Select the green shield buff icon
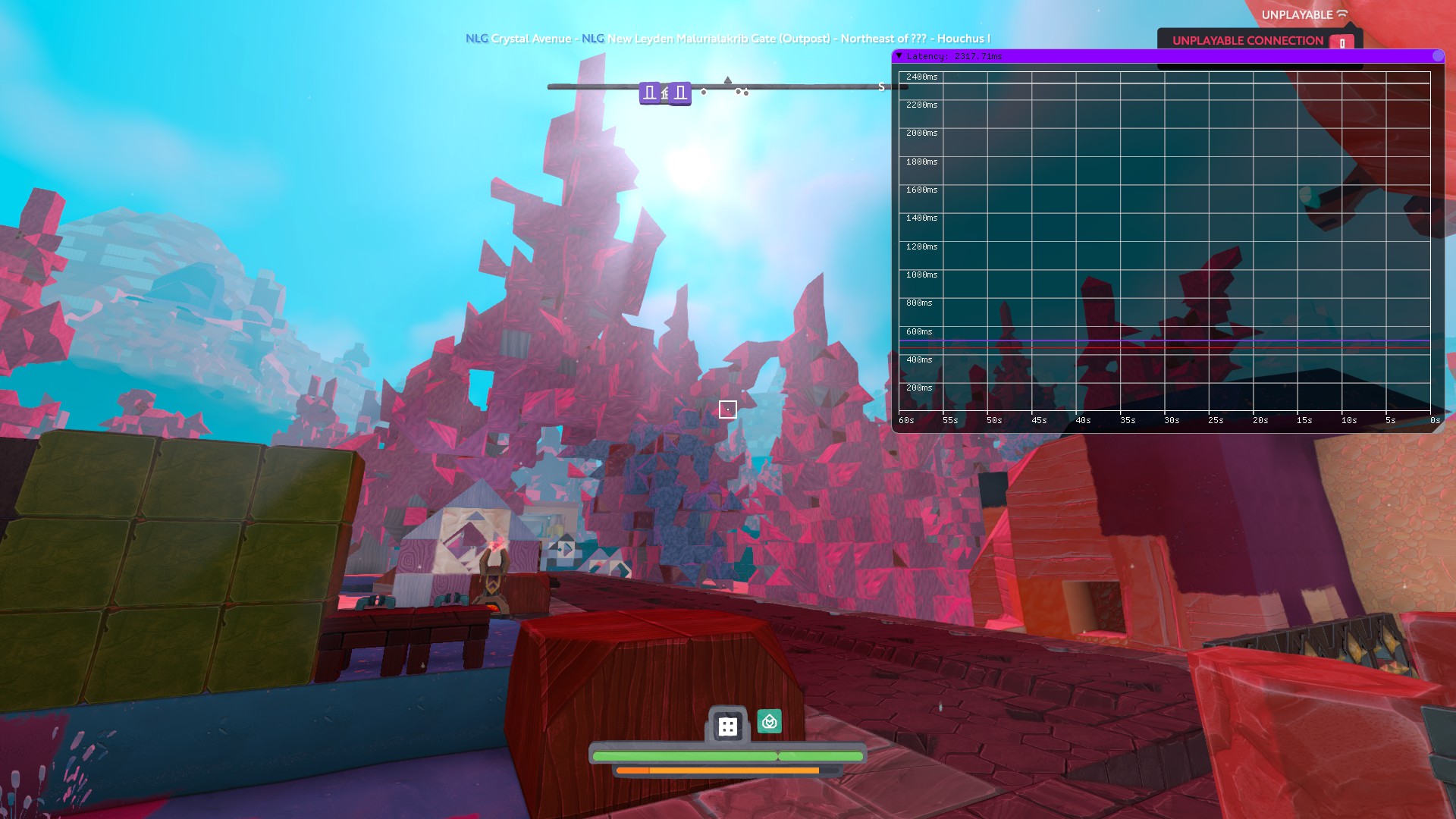The image size is (1456, 819). click(x=769, y=721)
